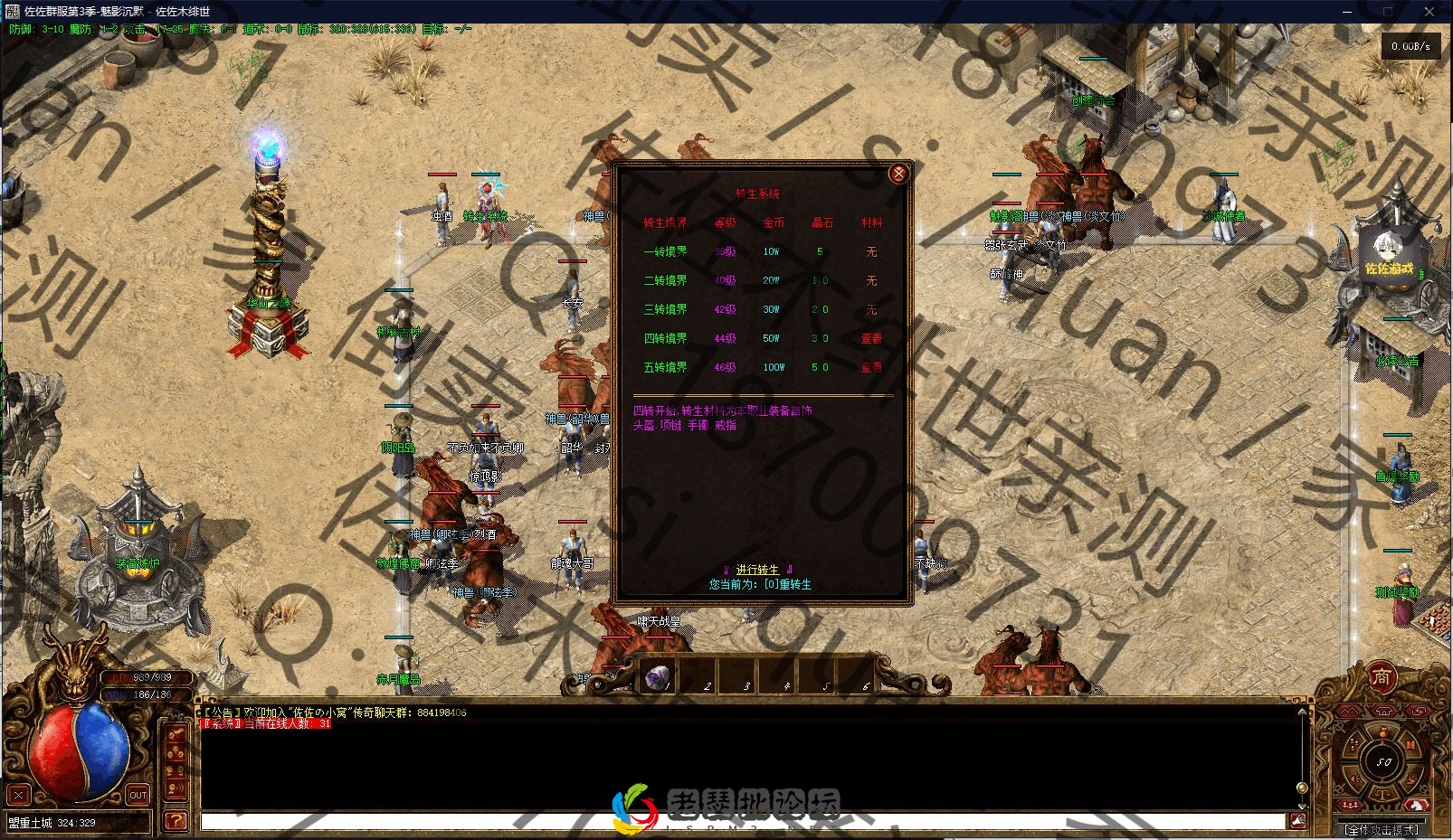Viewport: 1453px width, 840px height.
Task: Open the skill book icon on the wheel
Action: 1410,743
